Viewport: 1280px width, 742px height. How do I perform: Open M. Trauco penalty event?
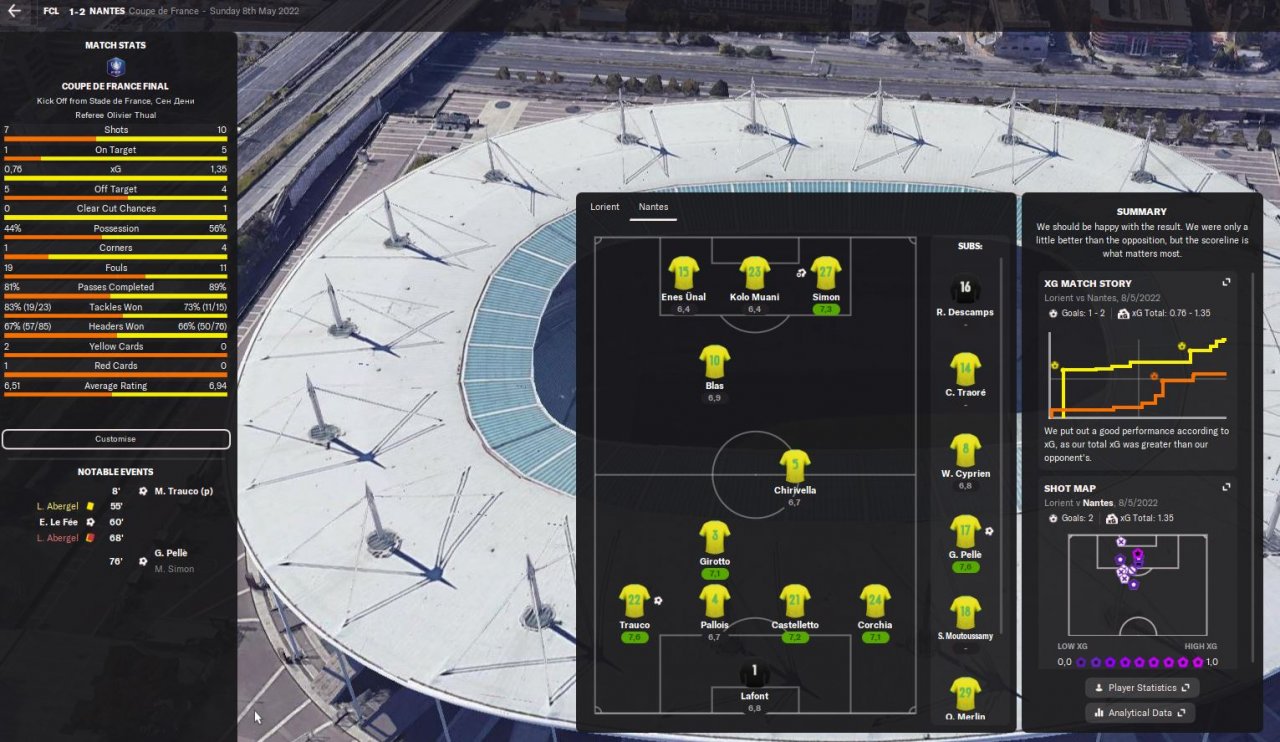point(182,491)
